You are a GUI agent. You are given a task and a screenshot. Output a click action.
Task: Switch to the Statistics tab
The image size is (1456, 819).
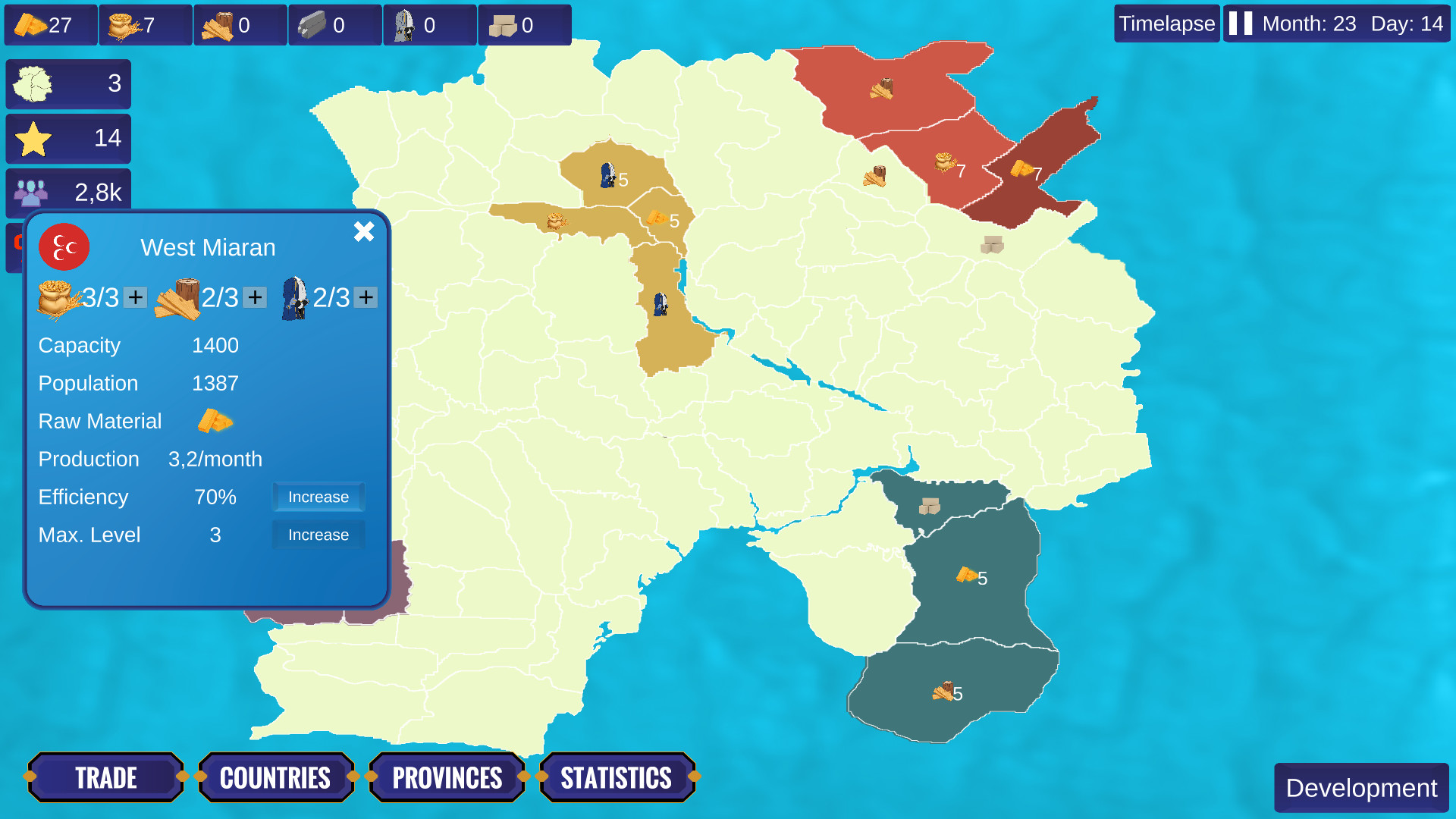click(617, 777)
